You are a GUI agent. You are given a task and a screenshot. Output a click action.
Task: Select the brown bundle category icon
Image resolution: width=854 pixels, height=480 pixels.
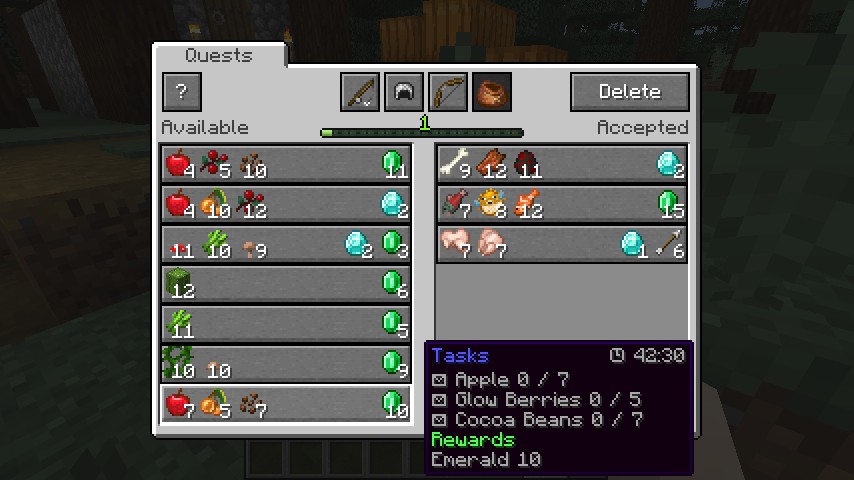tap(491, 92)
